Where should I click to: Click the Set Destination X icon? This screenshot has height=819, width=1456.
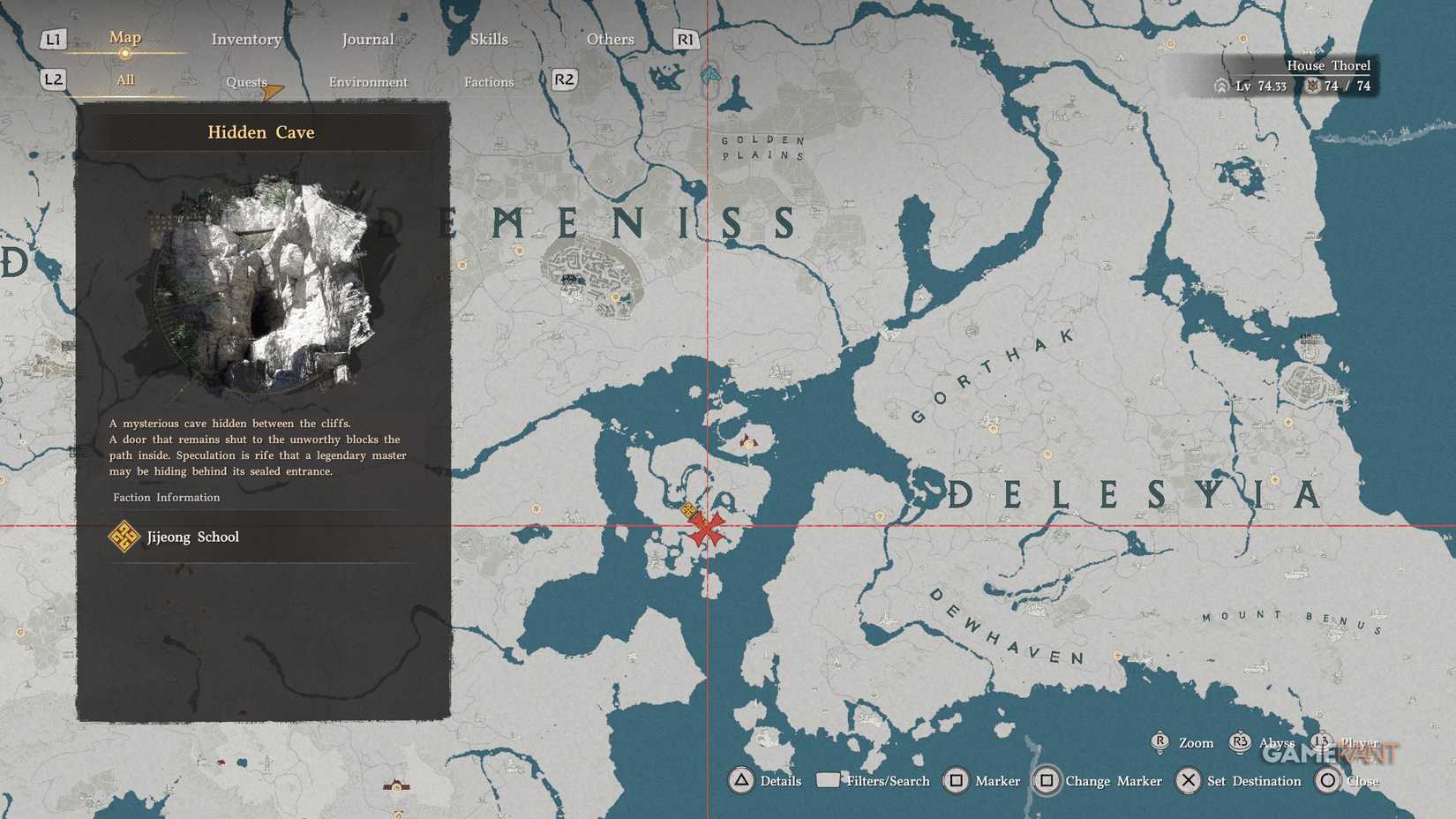(x=1190, y=781)
